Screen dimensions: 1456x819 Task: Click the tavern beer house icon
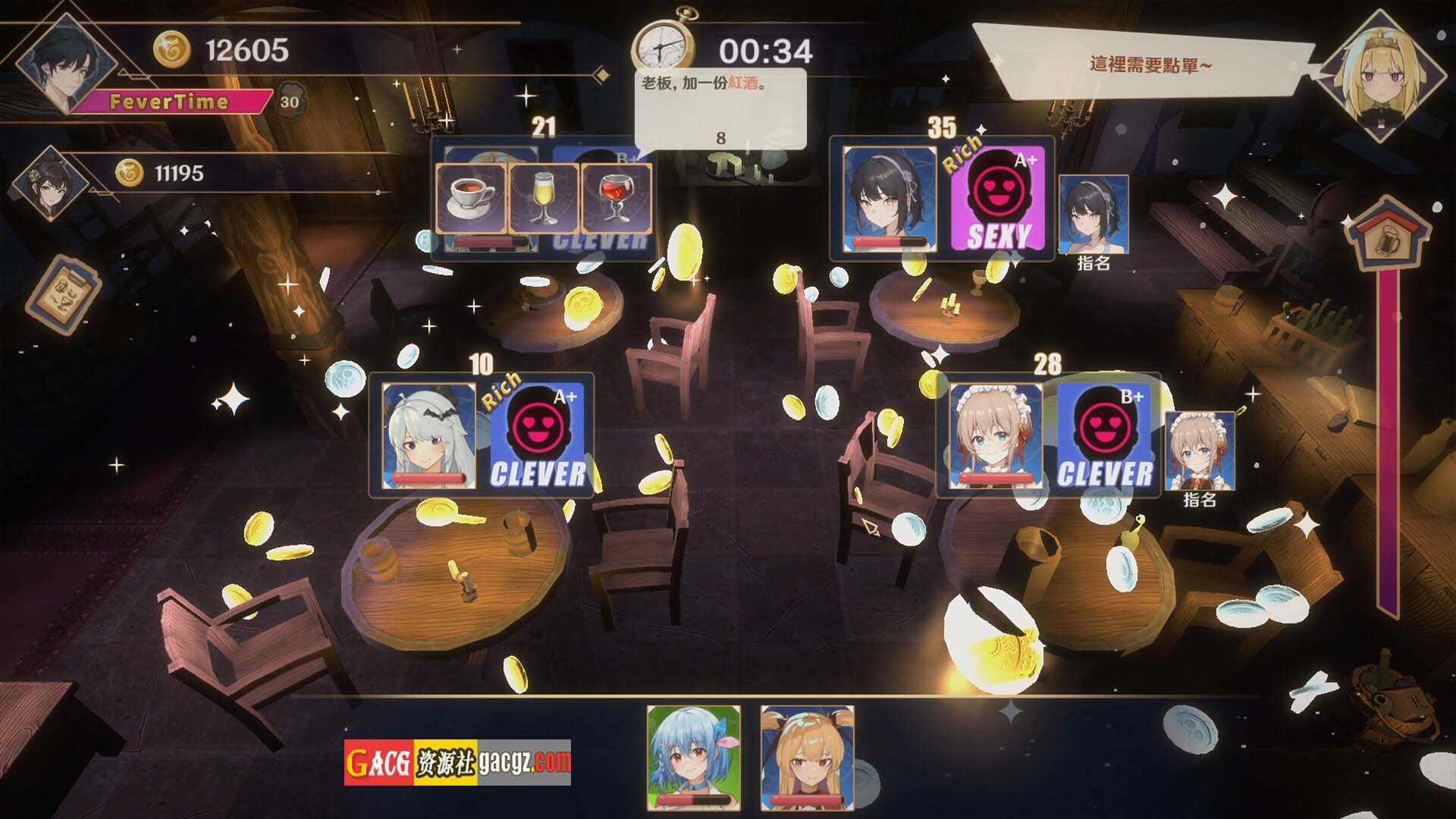click(x=1389, y=231)
